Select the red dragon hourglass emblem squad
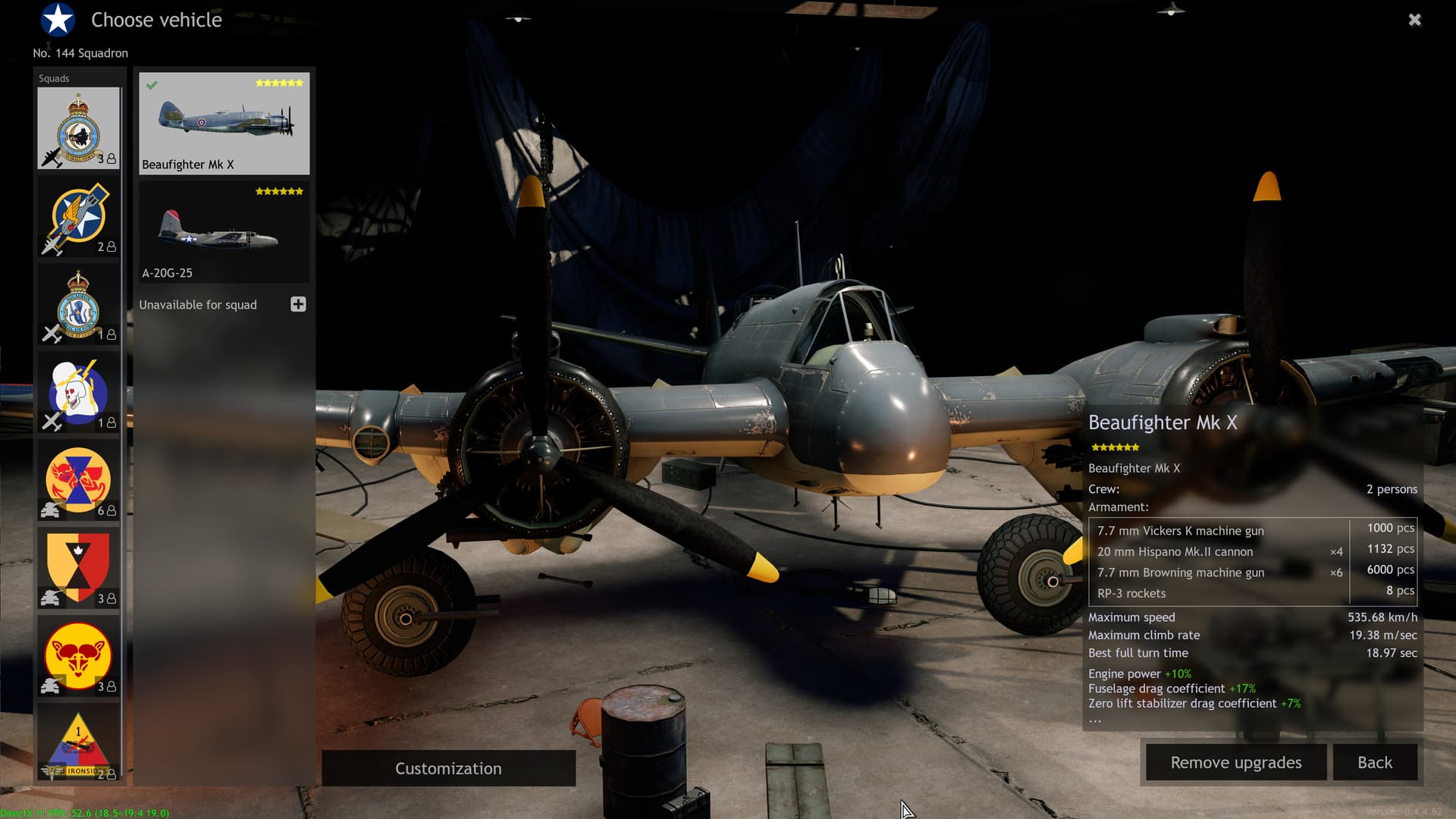1456x819 pixels. 78,481
